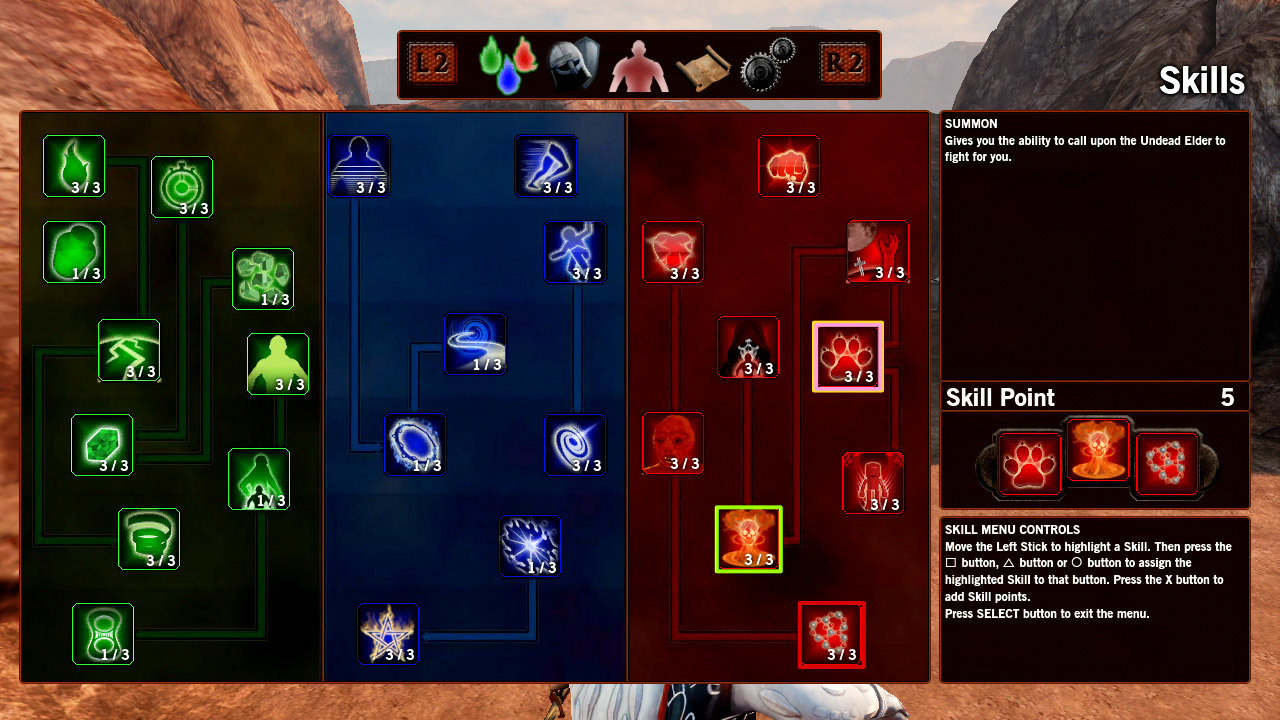Switch to the three-flames skills tab

click(x=507, y=64)
